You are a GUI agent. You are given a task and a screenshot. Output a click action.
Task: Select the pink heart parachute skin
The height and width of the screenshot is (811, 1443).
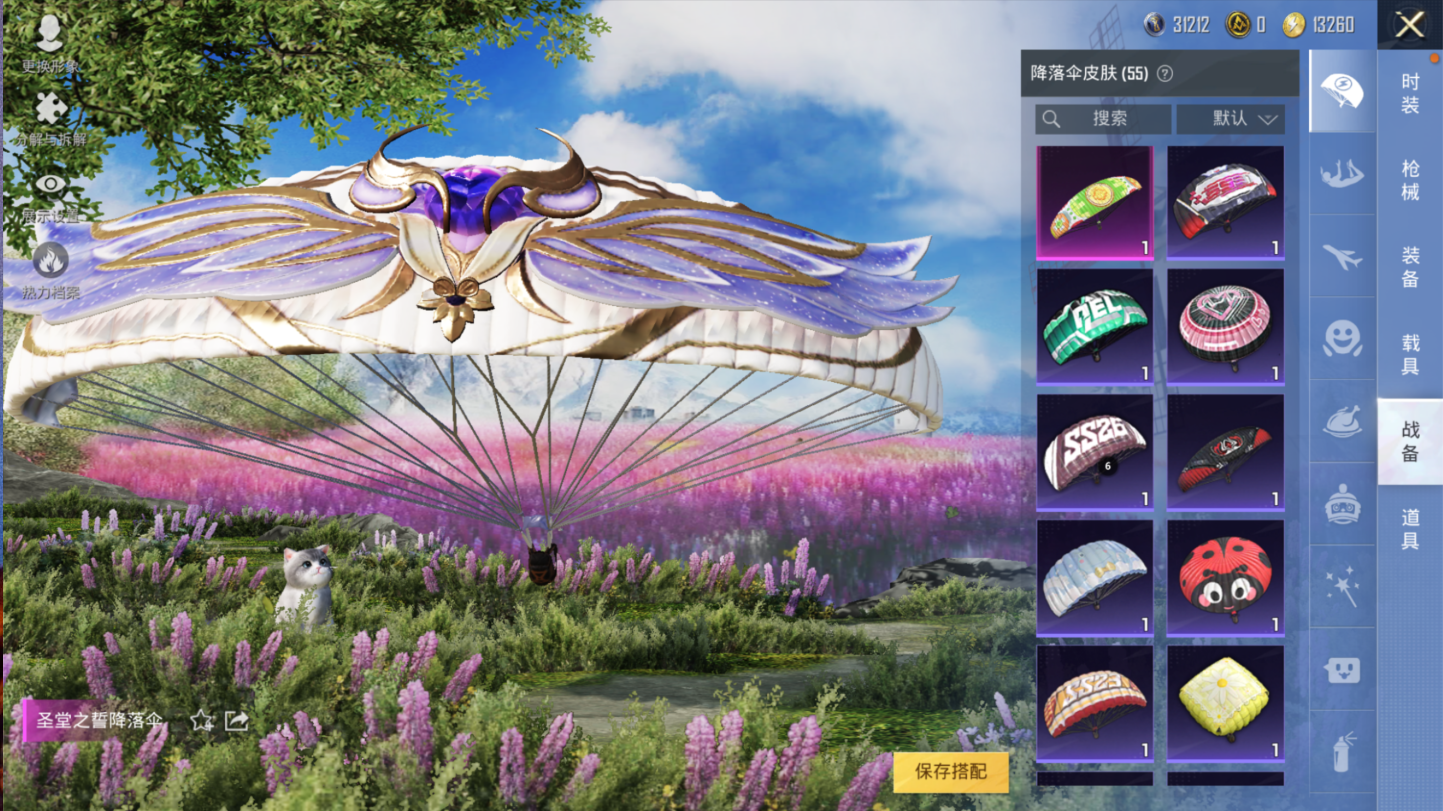(1225, 327)
